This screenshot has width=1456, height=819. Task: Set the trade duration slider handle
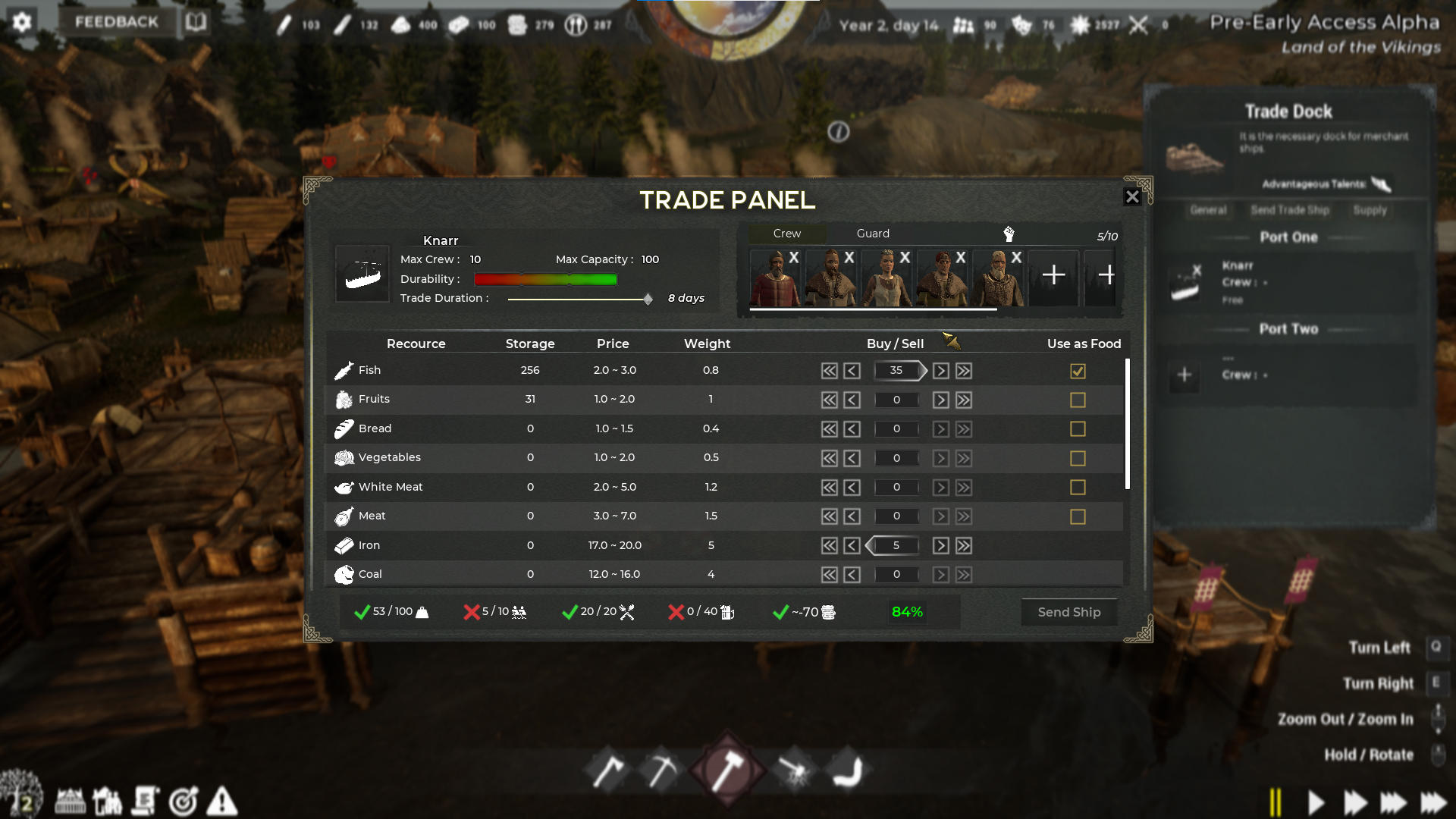coord(648,300)
